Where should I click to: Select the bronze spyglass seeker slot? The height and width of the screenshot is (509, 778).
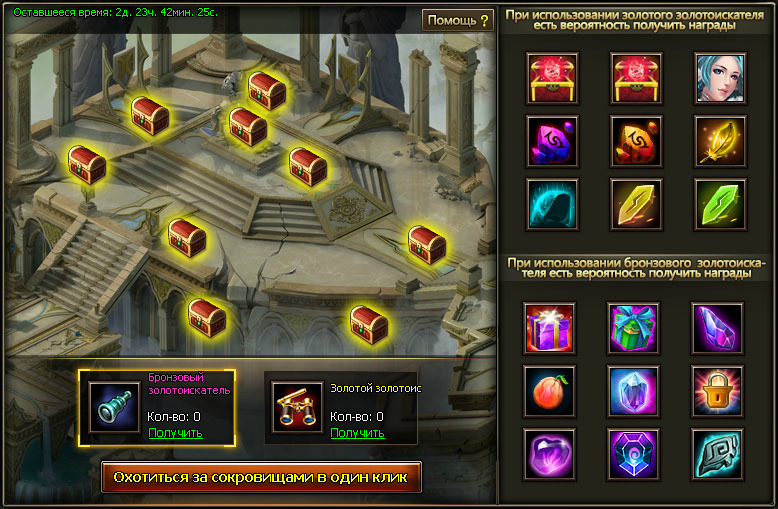[x=113, y=406]
